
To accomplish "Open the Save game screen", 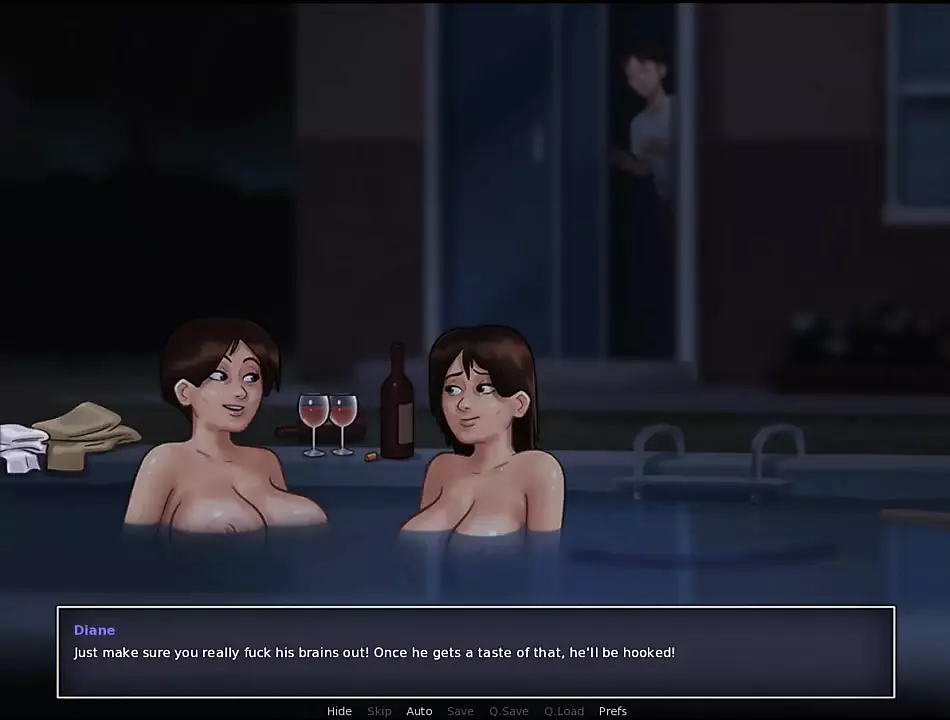I will pos(460,711).
